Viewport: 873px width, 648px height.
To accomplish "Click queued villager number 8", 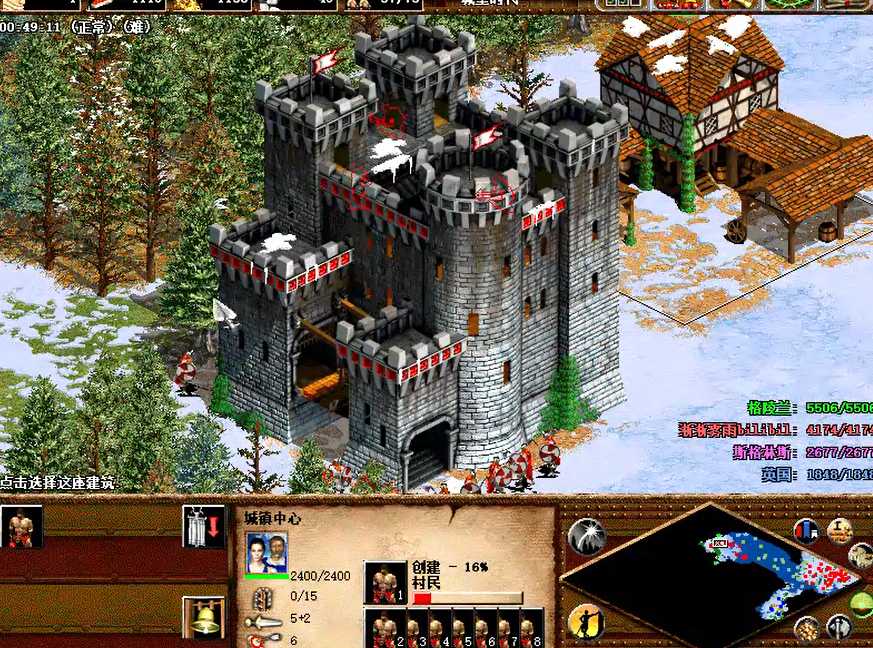I will click(x=529, y=628).
